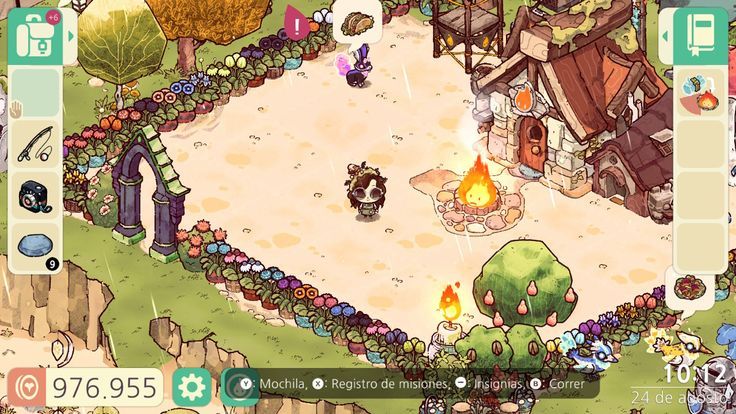Select the campfire quest entry
The height and width of the screenshot is (414, 736).
coord(699,93)
